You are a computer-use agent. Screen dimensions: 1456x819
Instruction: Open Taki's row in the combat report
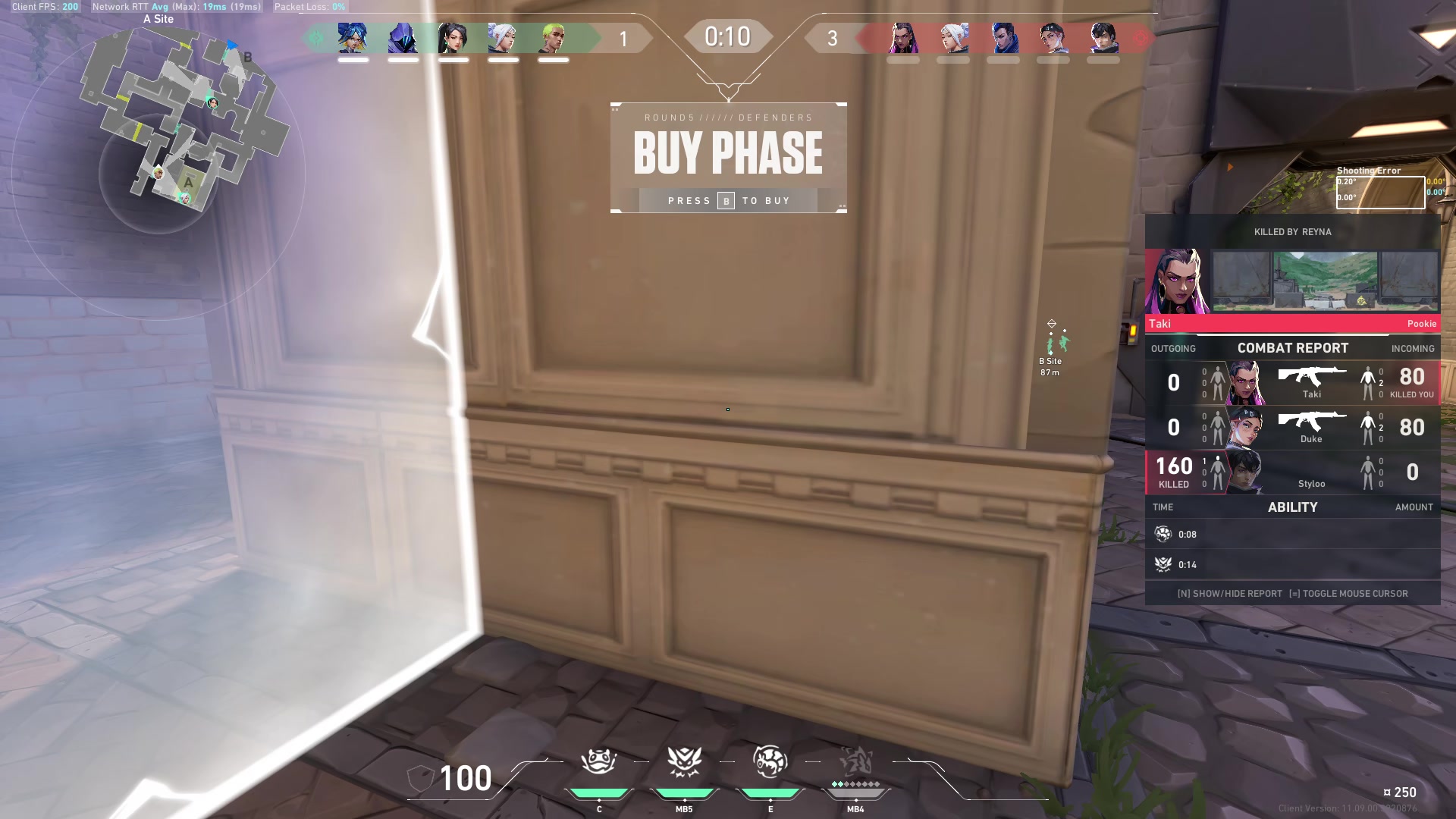1292,383
